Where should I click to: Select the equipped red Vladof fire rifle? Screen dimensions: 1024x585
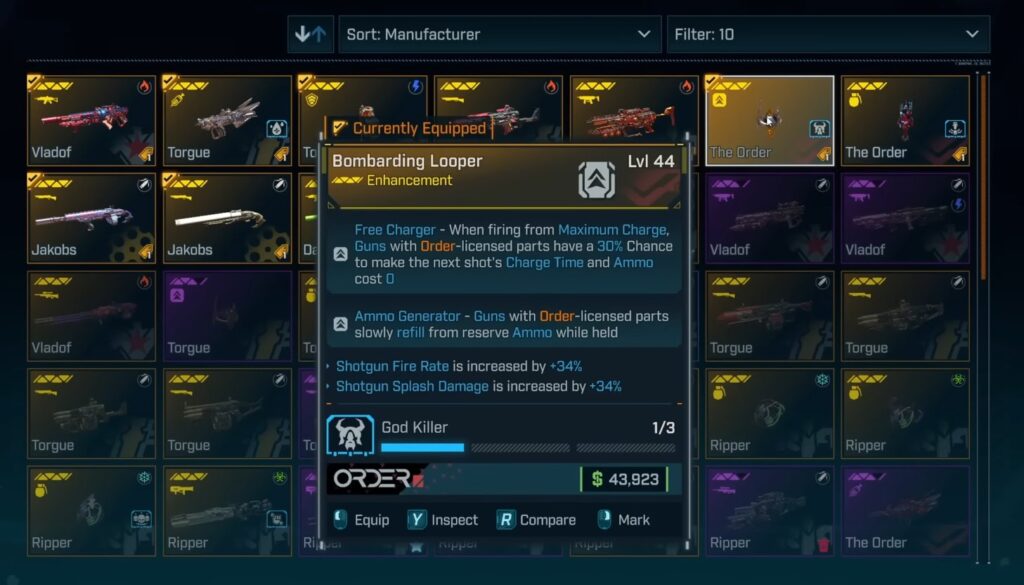click(x=91, y=120)
